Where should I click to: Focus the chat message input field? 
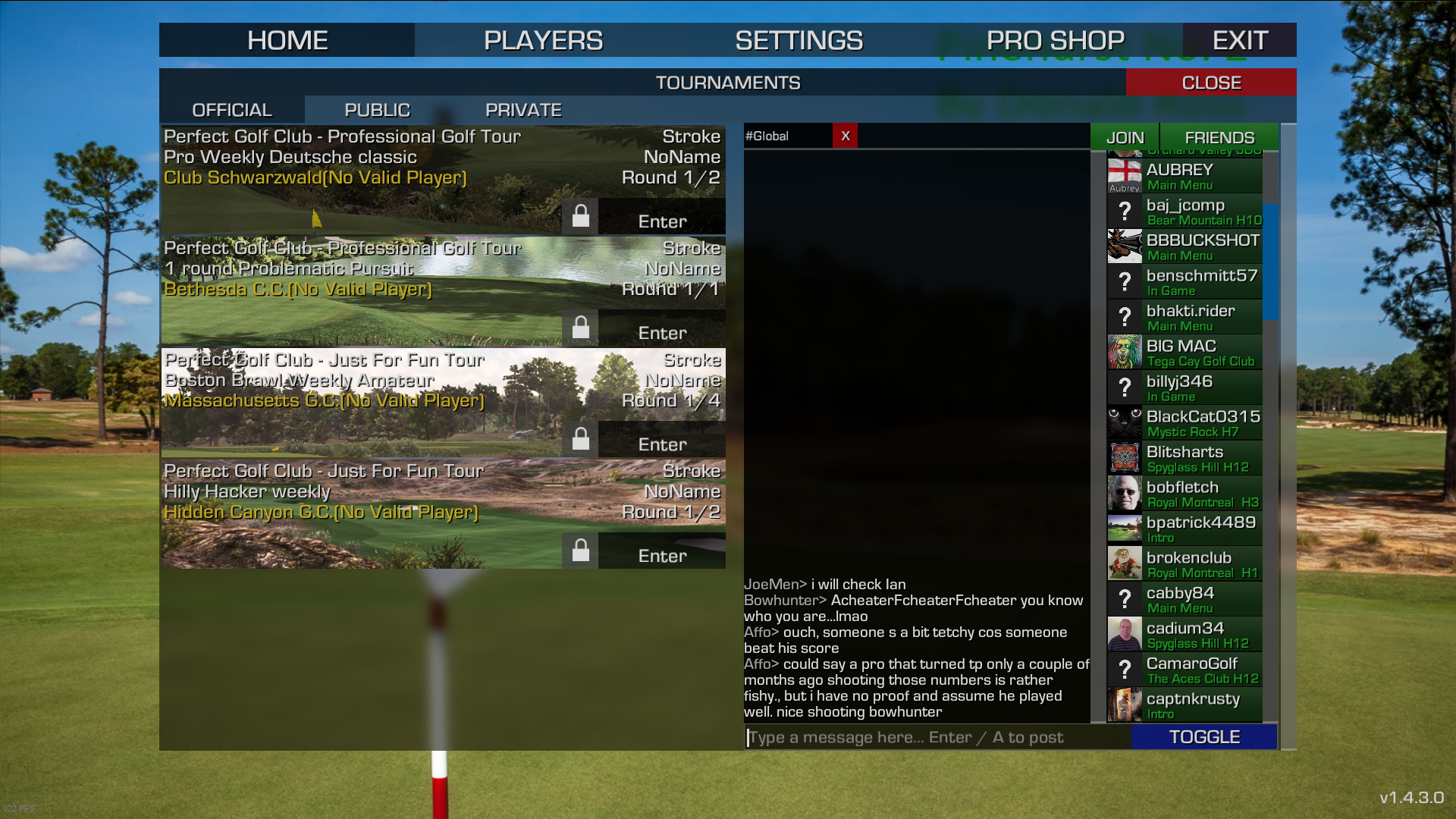937,737
